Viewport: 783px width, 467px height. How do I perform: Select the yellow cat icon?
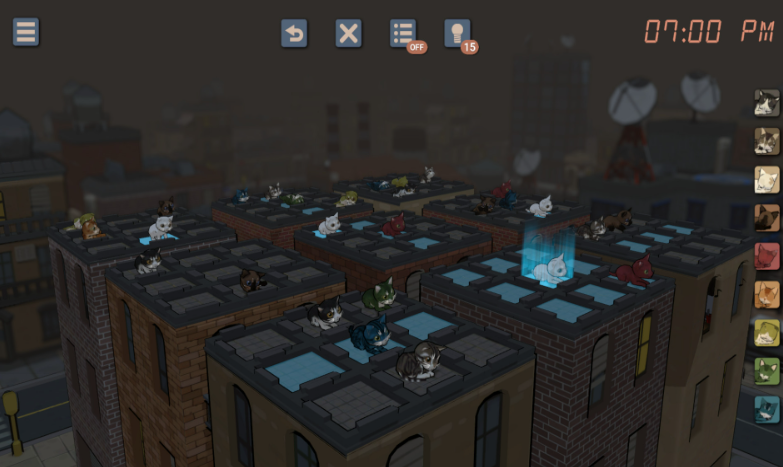(766, 332)
